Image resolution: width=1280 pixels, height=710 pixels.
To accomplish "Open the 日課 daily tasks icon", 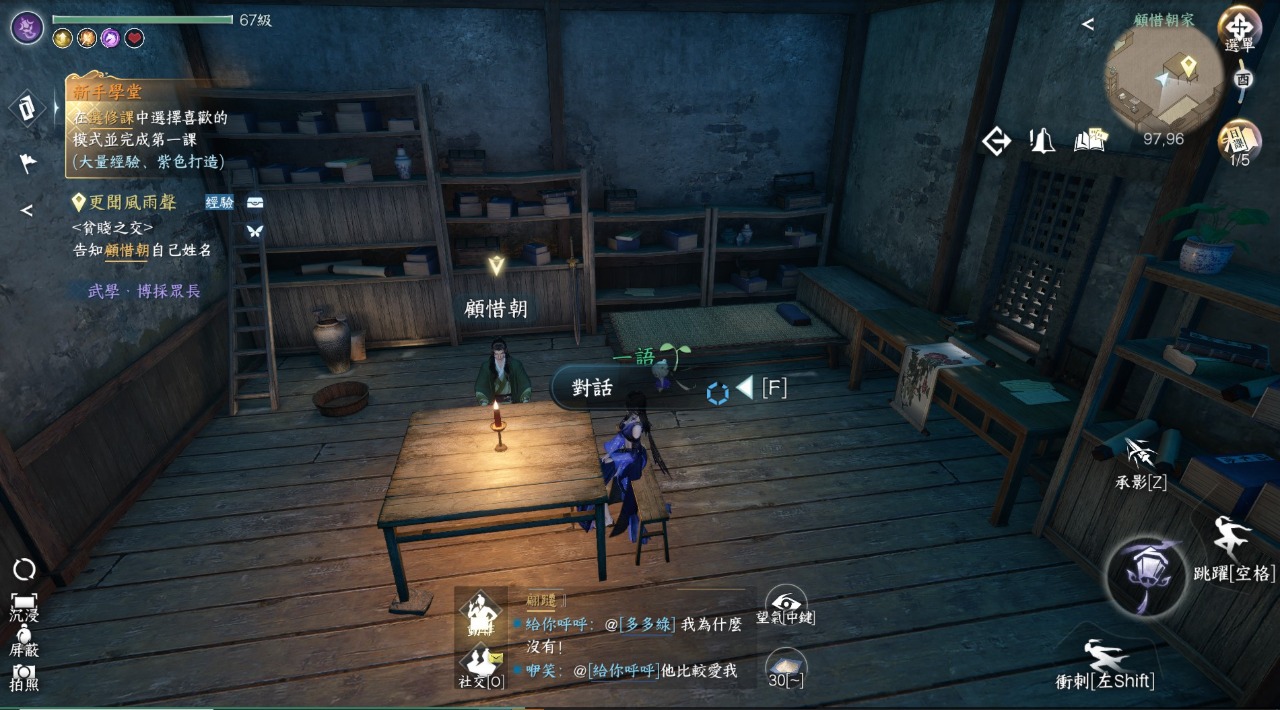I will click(1239, 142).
